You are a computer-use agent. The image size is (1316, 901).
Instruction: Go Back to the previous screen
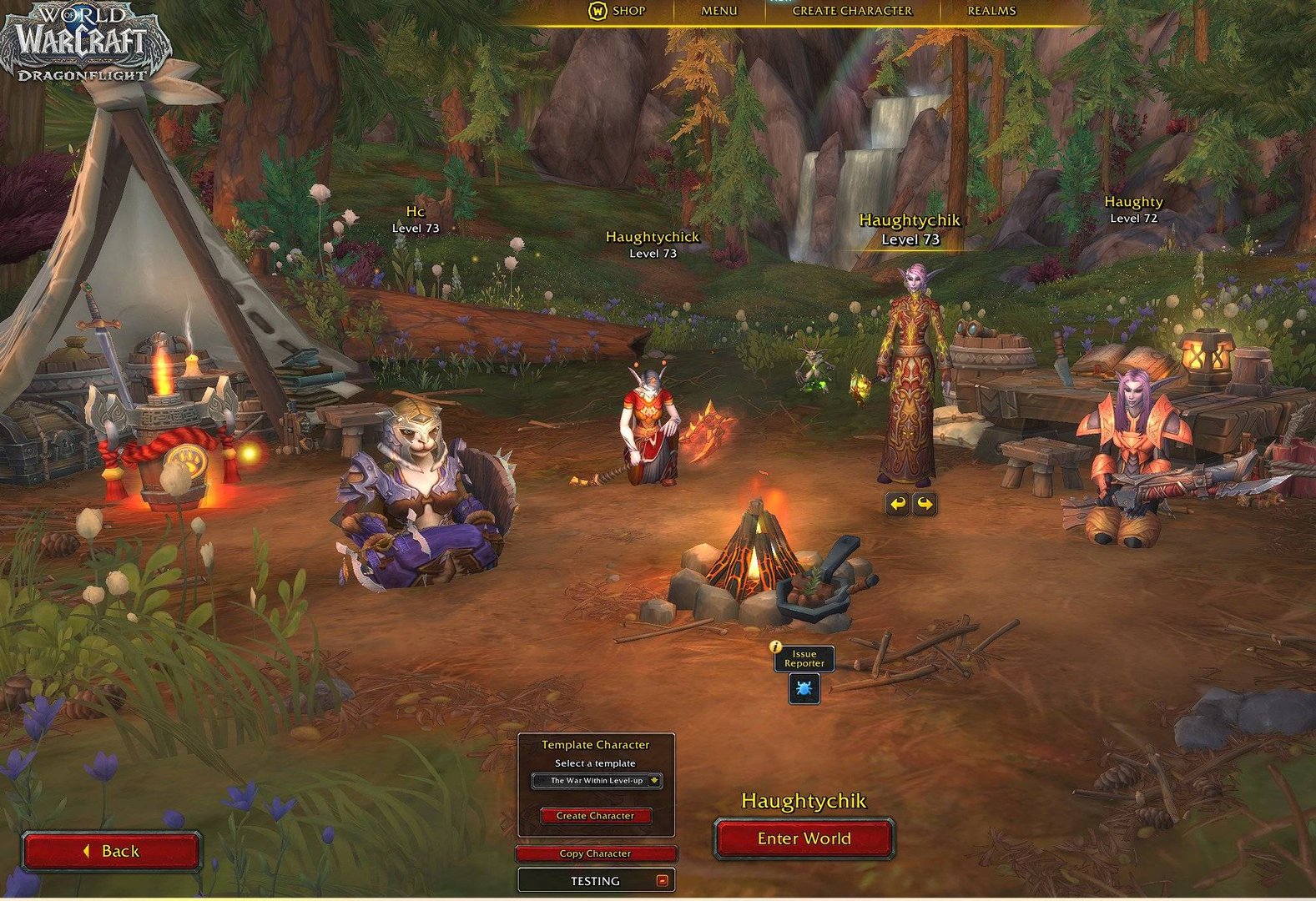tap(111, 851)
